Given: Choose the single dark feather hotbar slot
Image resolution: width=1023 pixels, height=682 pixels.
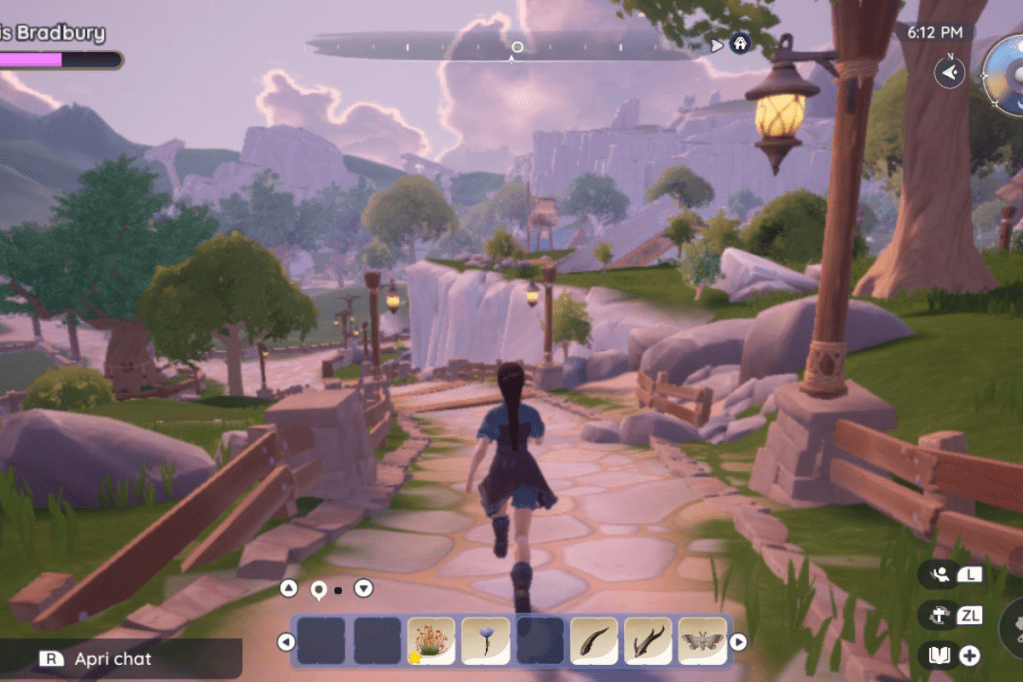Looking at the screenshot, I should (593, 641).
